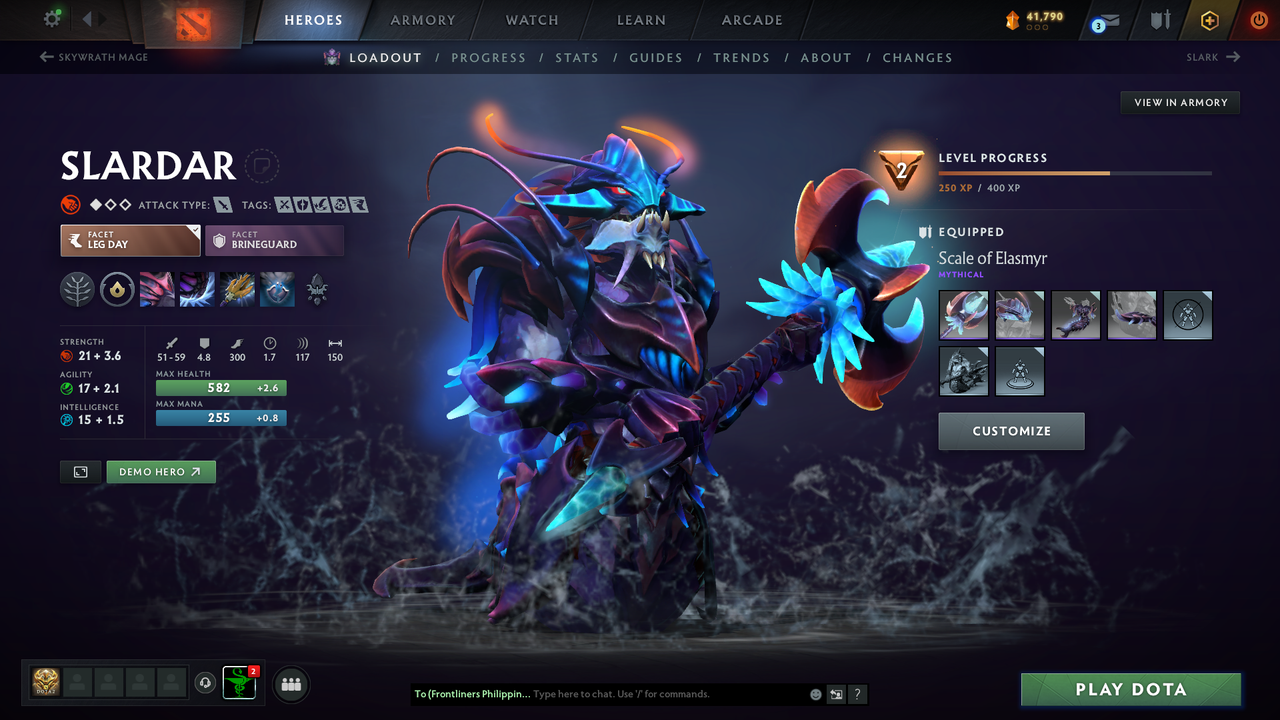The image size is (1280, 720).
Task: Select the Brineguard facet
Action: click(274, 240)
